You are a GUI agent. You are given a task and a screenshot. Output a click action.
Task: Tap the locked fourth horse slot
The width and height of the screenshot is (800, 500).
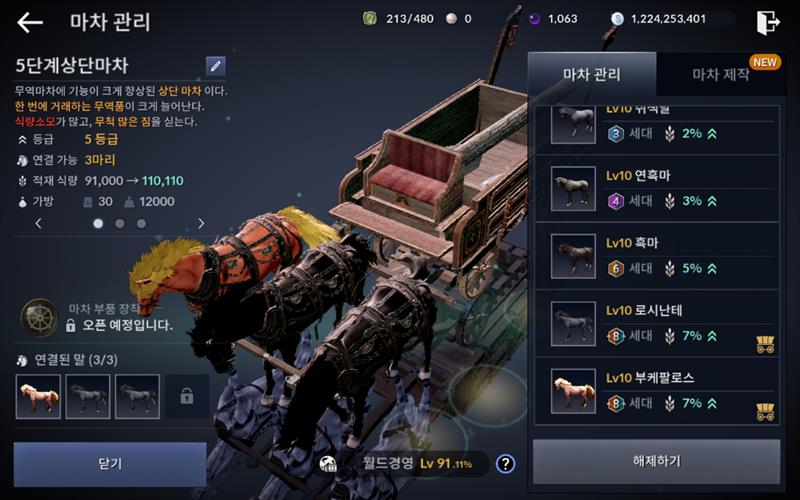tap(187, 397)
